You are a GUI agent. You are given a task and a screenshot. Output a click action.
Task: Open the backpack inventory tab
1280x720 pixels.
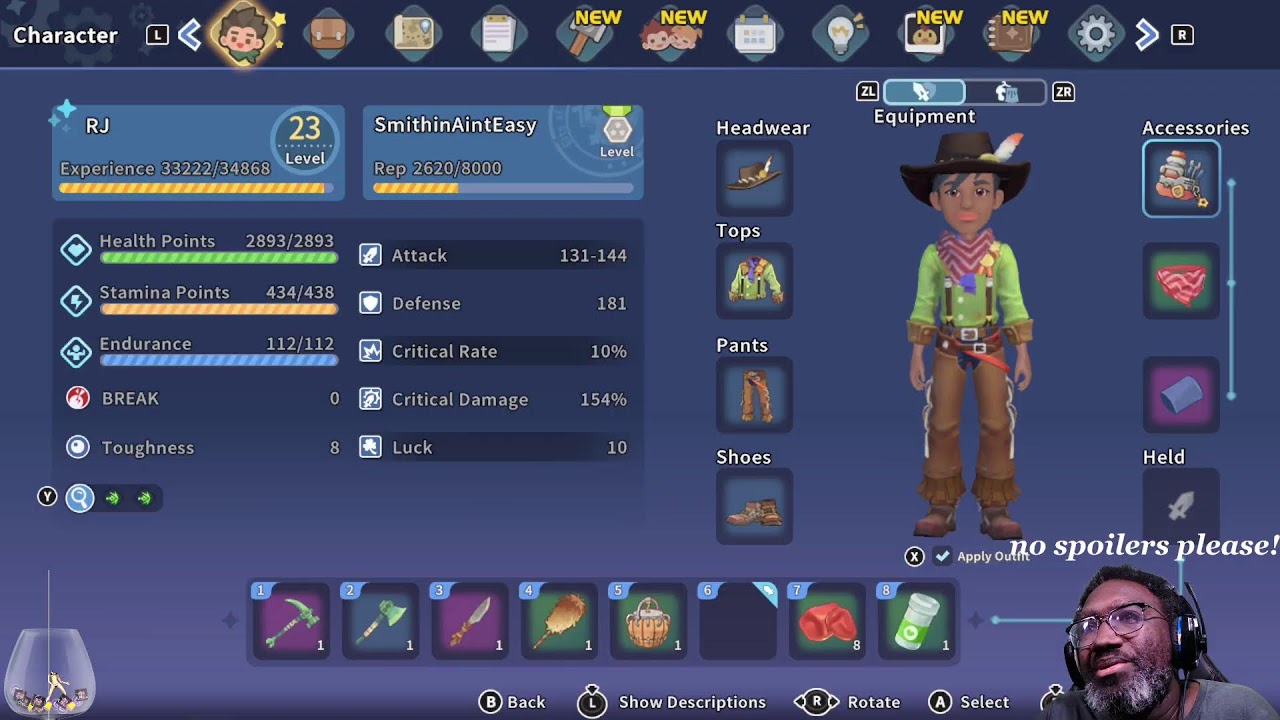point(328,35)
